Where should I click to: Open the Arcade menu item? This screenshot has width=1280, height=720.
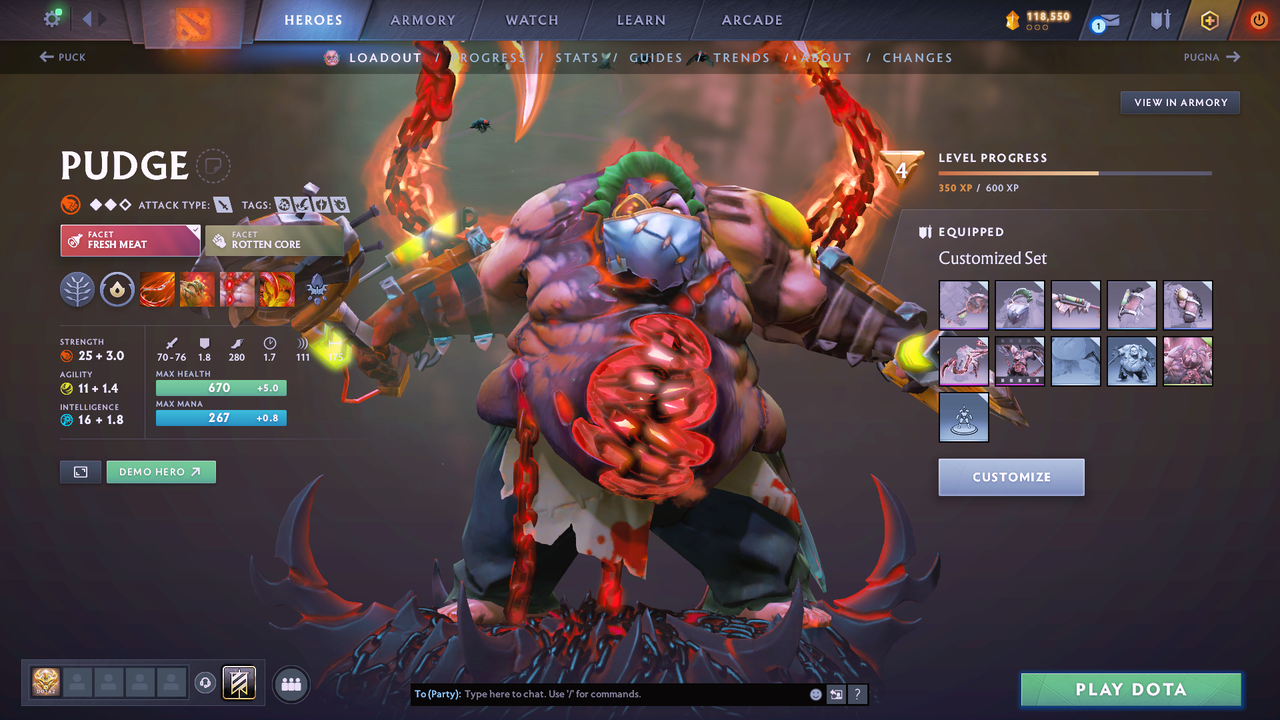pos(751,19)
